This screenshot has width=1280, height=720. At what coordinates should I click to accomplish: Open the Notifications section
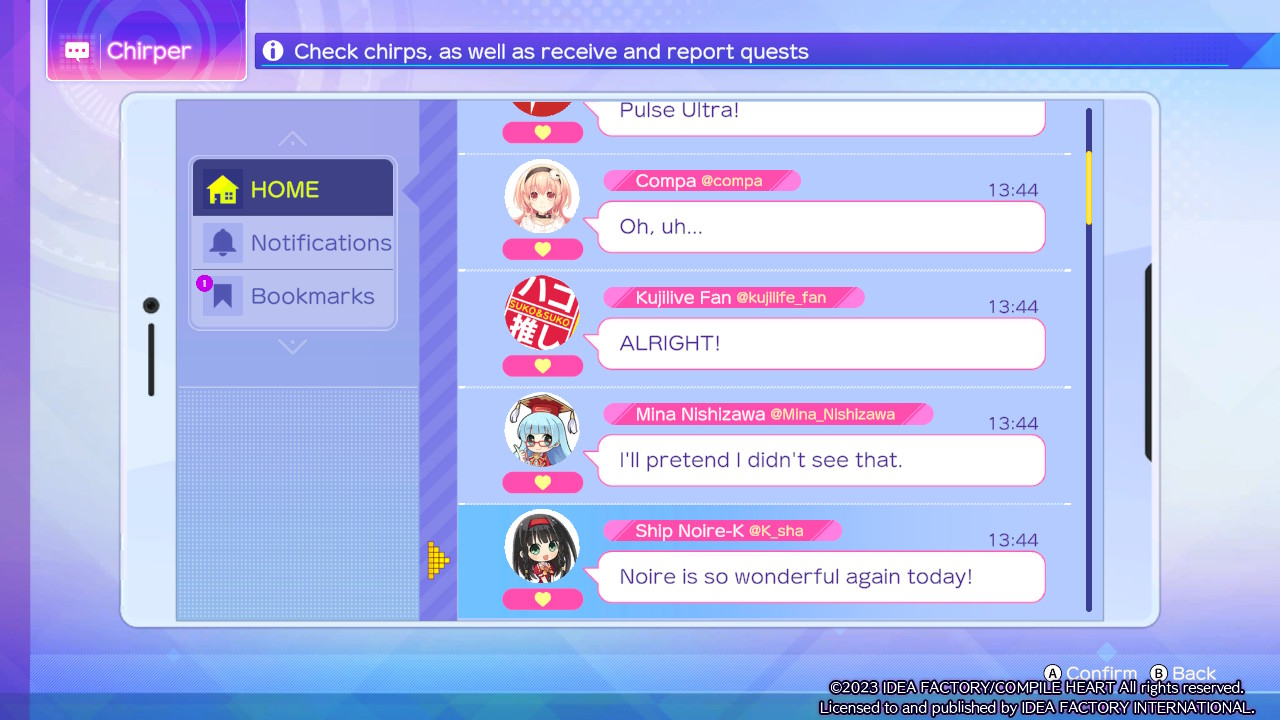pos(293,243)
